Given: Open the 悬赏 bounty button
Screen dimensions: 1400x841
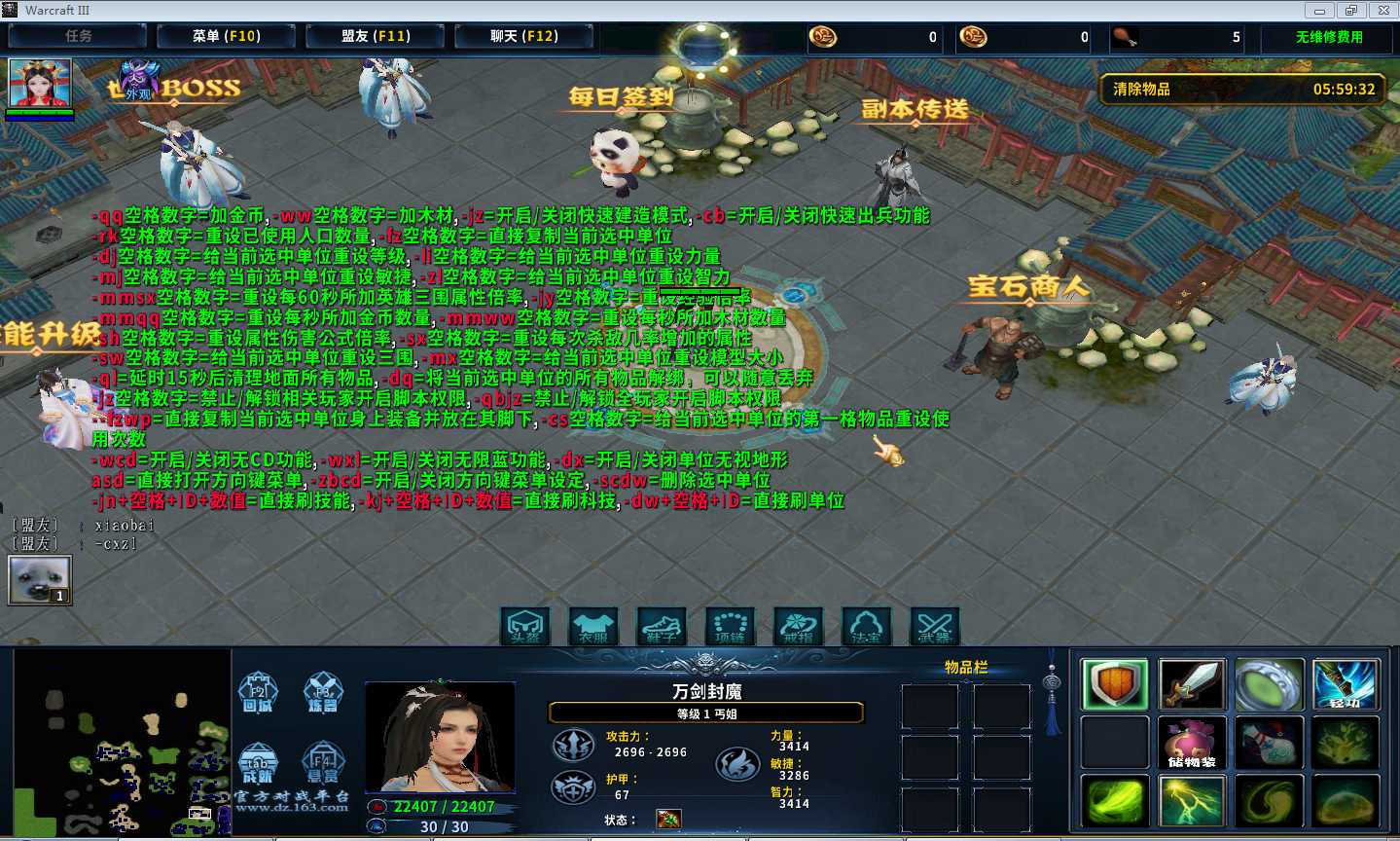Looking at the screenshot, I should (x=323, y=762).
